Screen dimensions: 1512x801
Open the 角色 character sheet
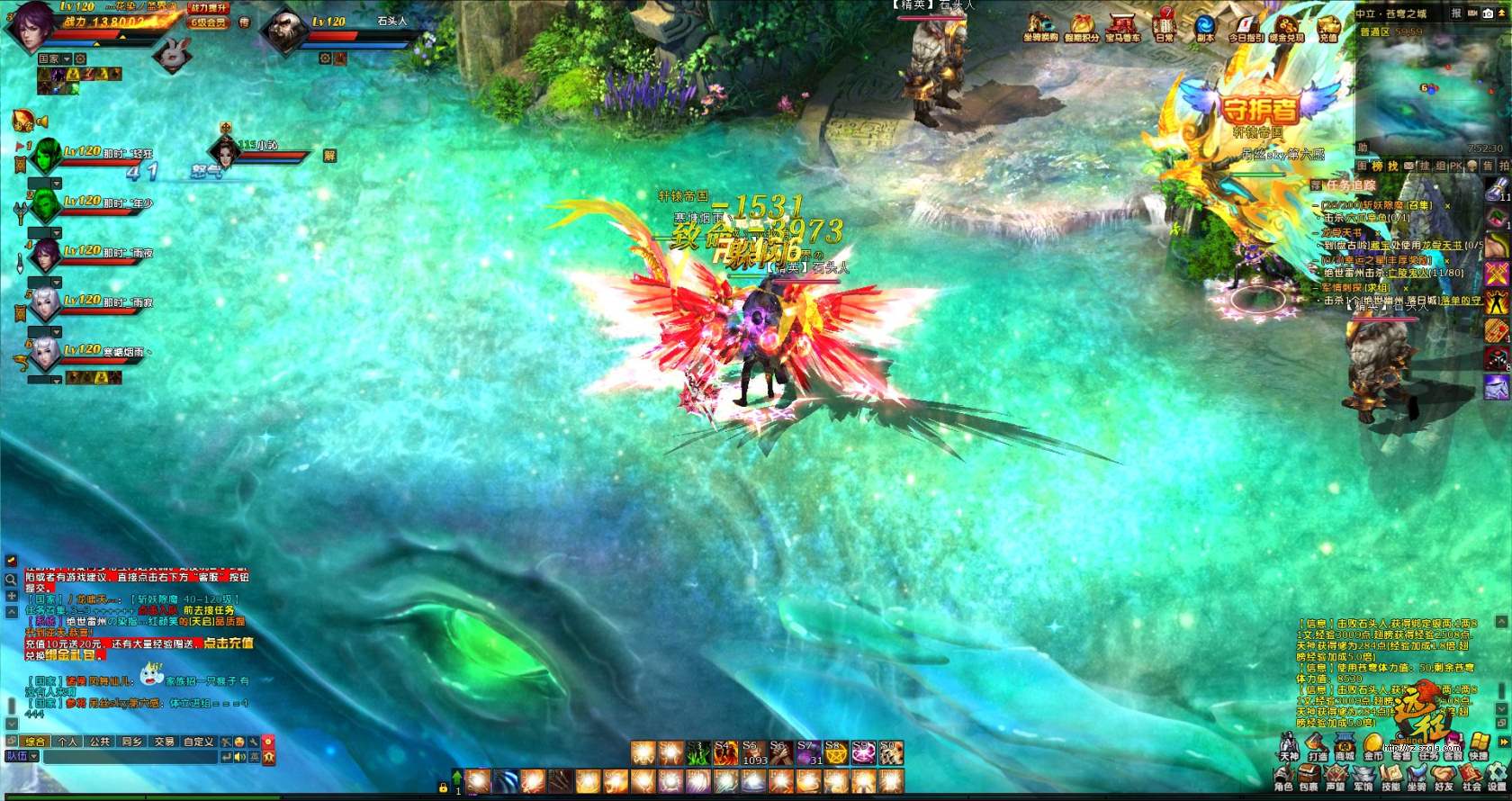1283,778
